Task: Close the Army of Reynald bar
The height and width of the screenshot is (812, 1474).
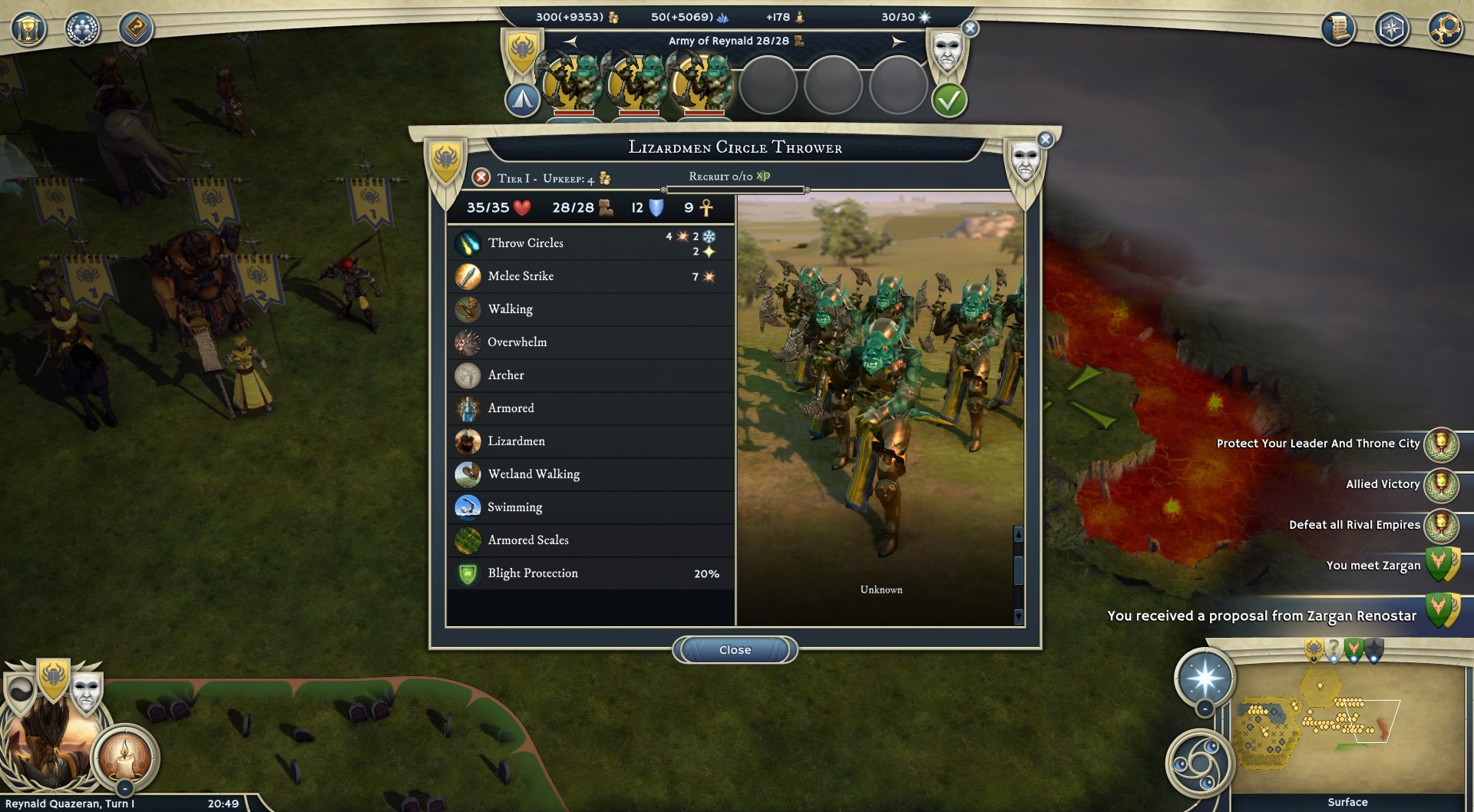Action: tap(970, 29)
